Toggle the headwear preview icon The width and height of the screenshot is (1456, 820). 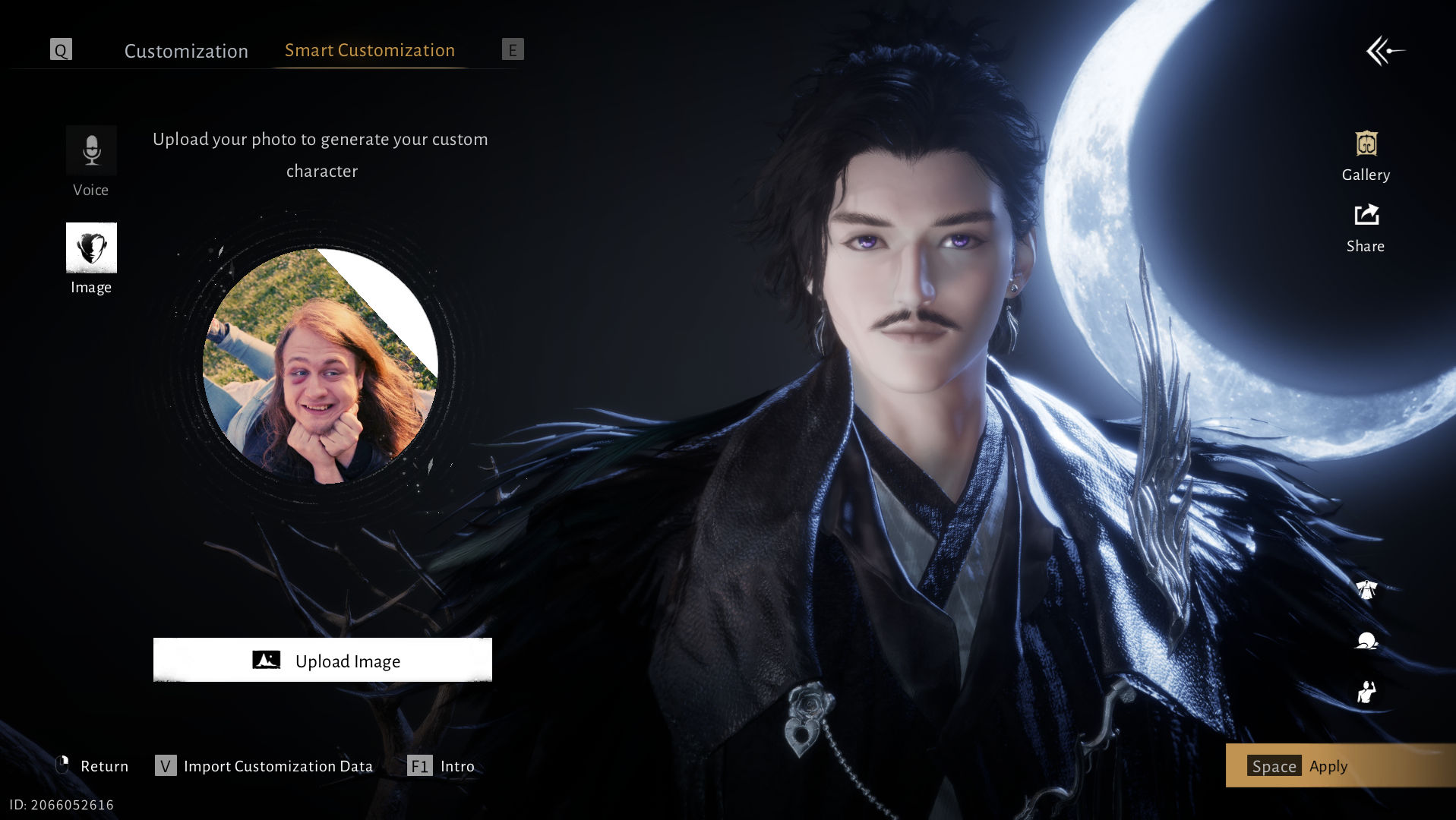point(1366,642)
